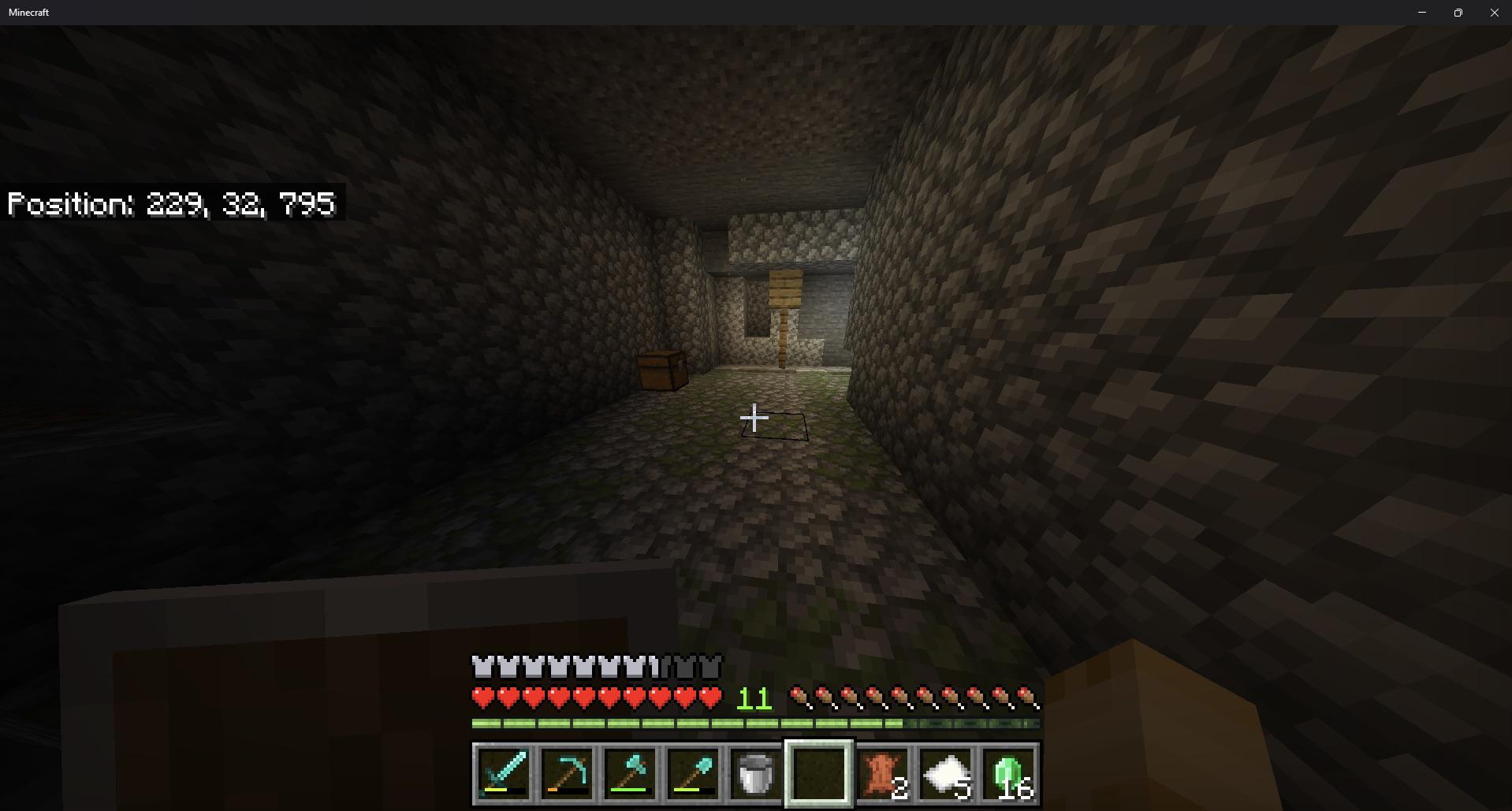
Task: Click the window restore button in titlebar
Action: tap(1458, 12)
